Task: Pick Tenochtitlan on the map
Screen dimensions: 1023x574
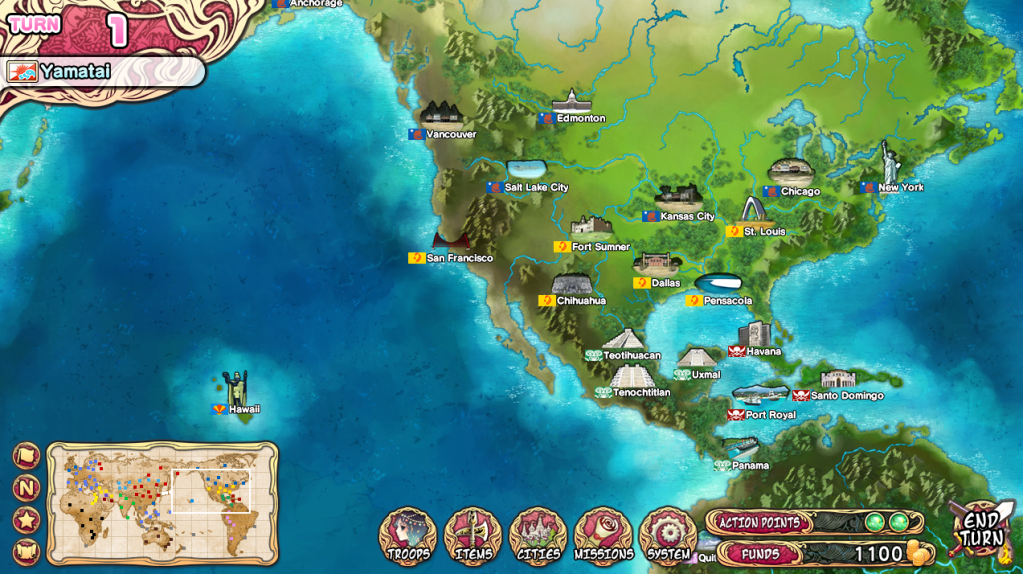Action: coord(631,378)
